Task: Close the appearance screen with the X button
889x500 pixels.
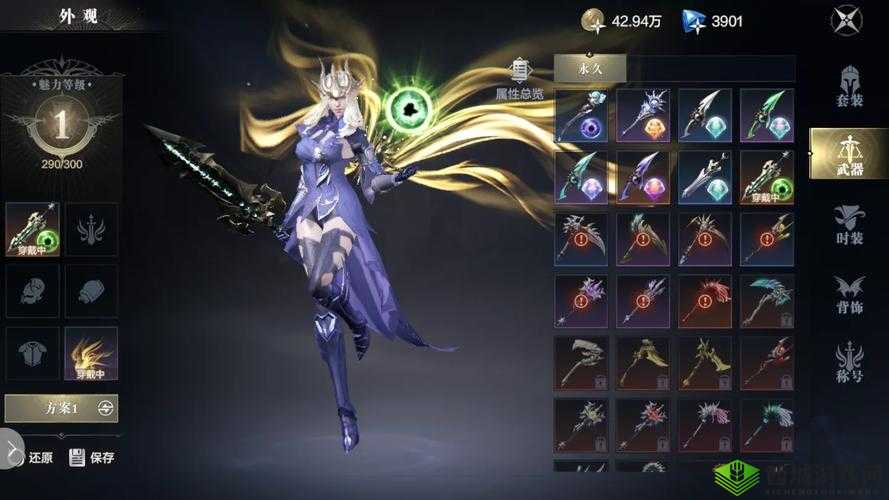Action: point(846,20)
